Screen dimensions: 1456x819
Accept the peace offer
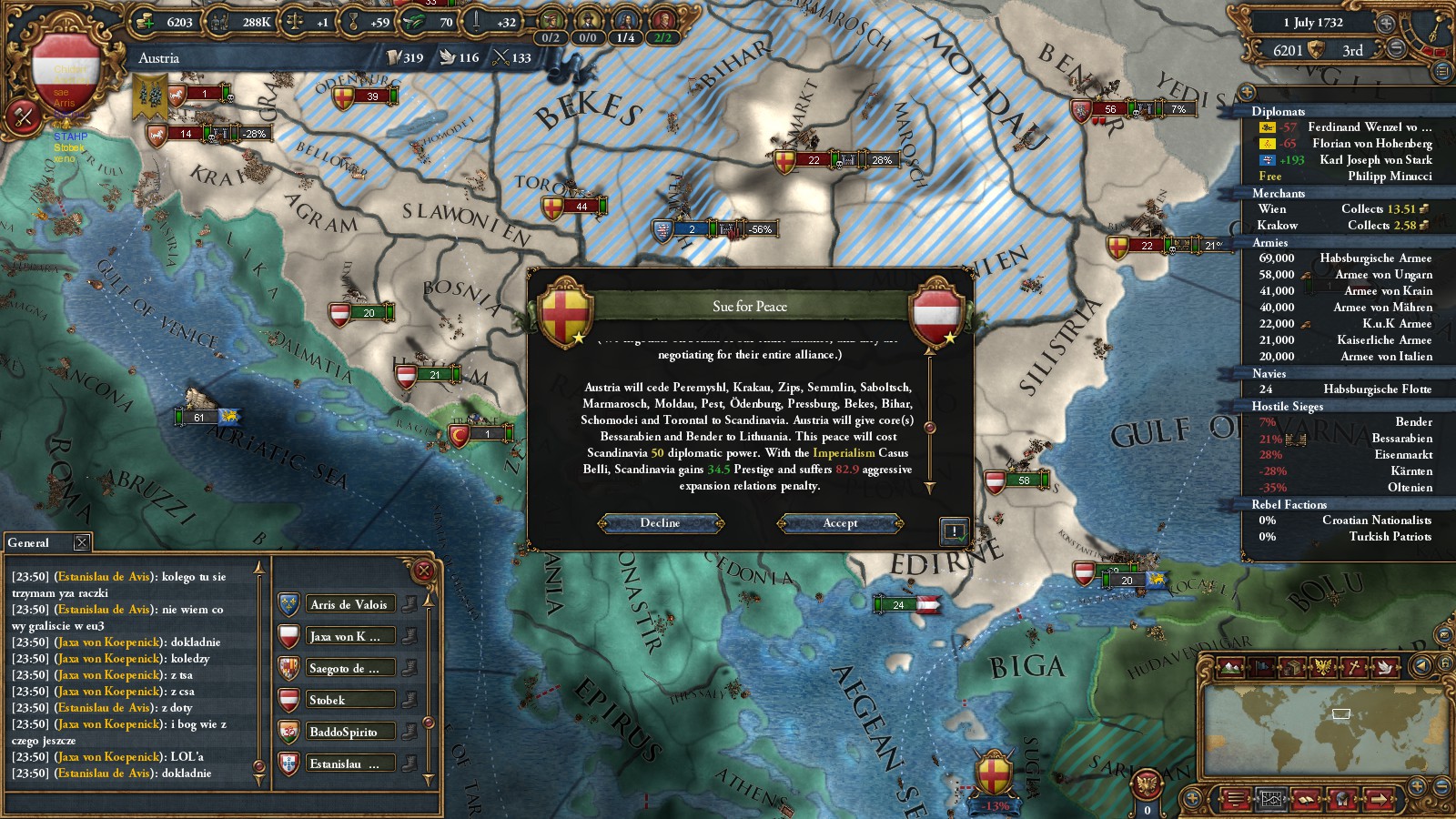840,523
